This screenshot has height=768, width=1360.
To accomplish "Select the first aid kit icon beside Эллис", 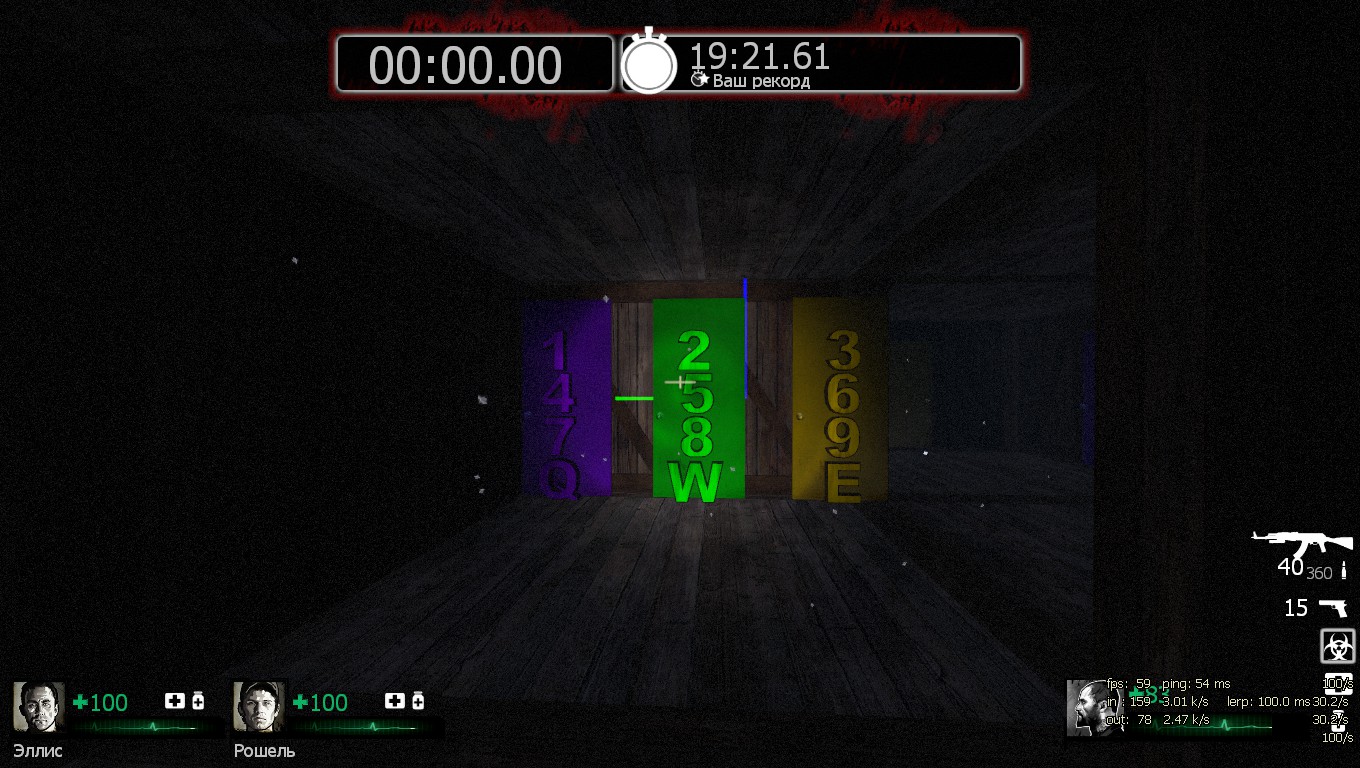I will (175, 701).
